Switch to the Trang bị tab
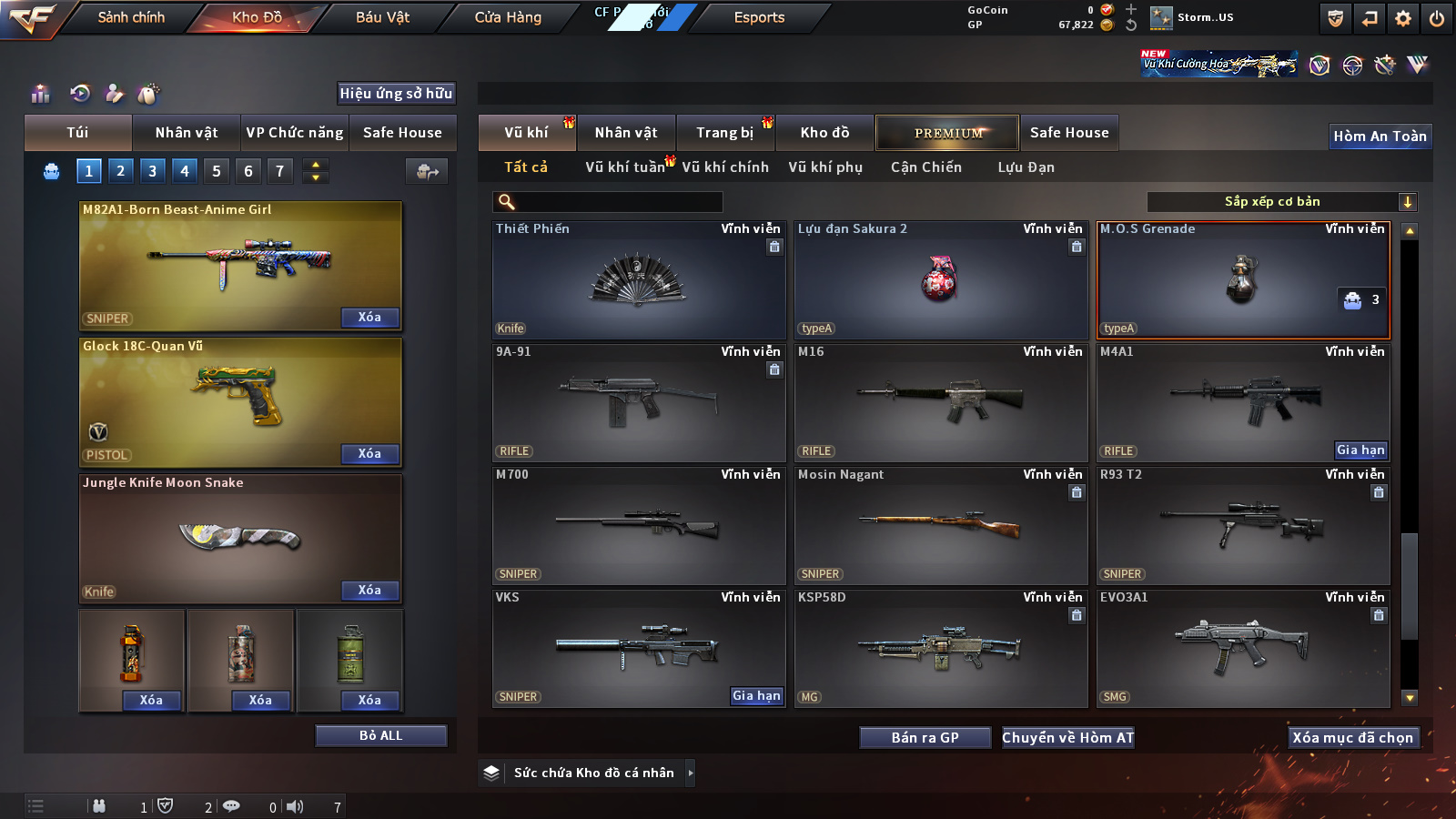 pos(724,133)
